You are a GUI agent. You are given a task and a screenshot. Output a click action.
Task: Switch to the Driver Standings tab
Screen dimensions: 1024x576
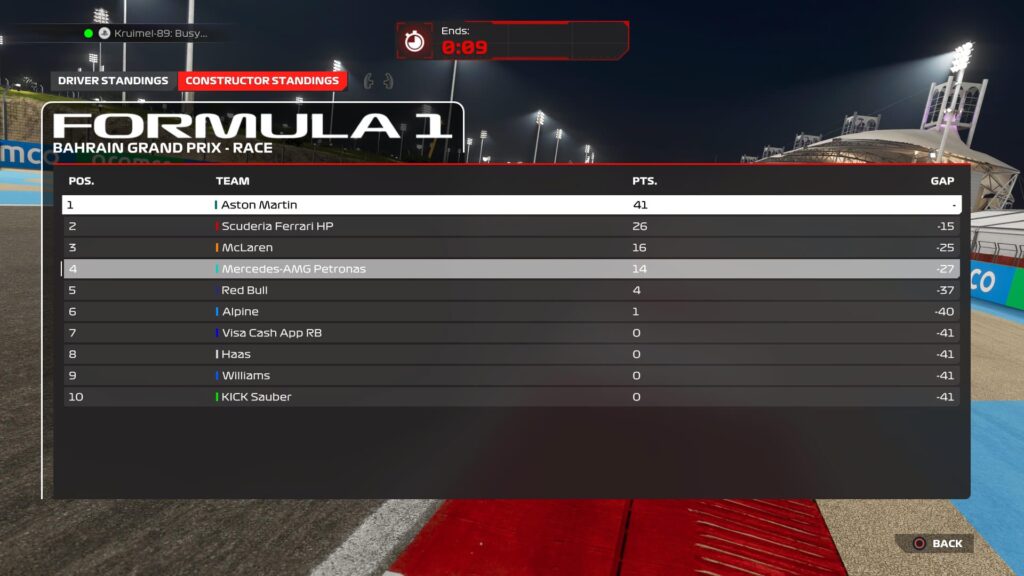point(113,81)
